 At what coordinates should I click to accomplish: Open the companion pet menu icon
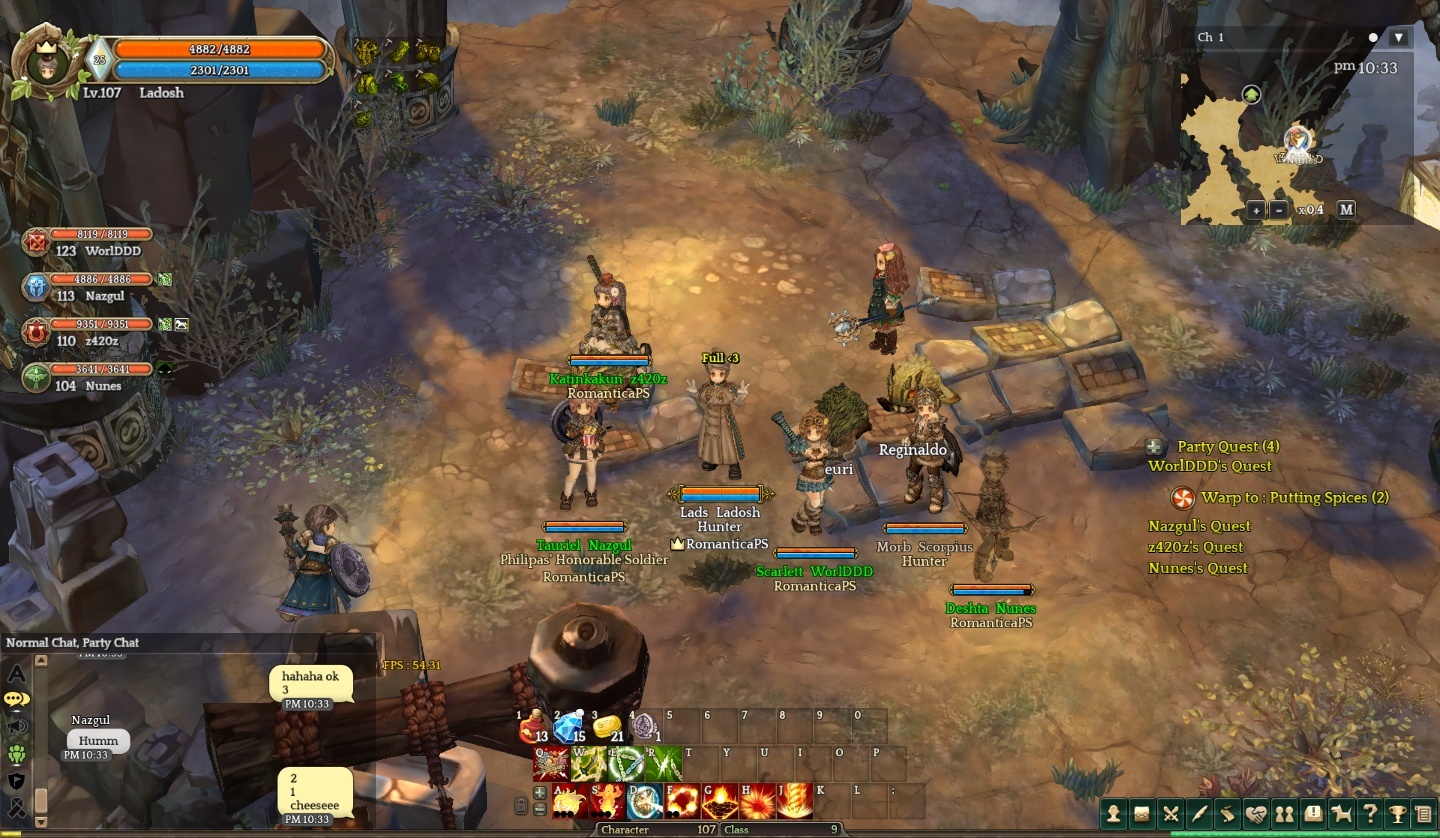1340,814
